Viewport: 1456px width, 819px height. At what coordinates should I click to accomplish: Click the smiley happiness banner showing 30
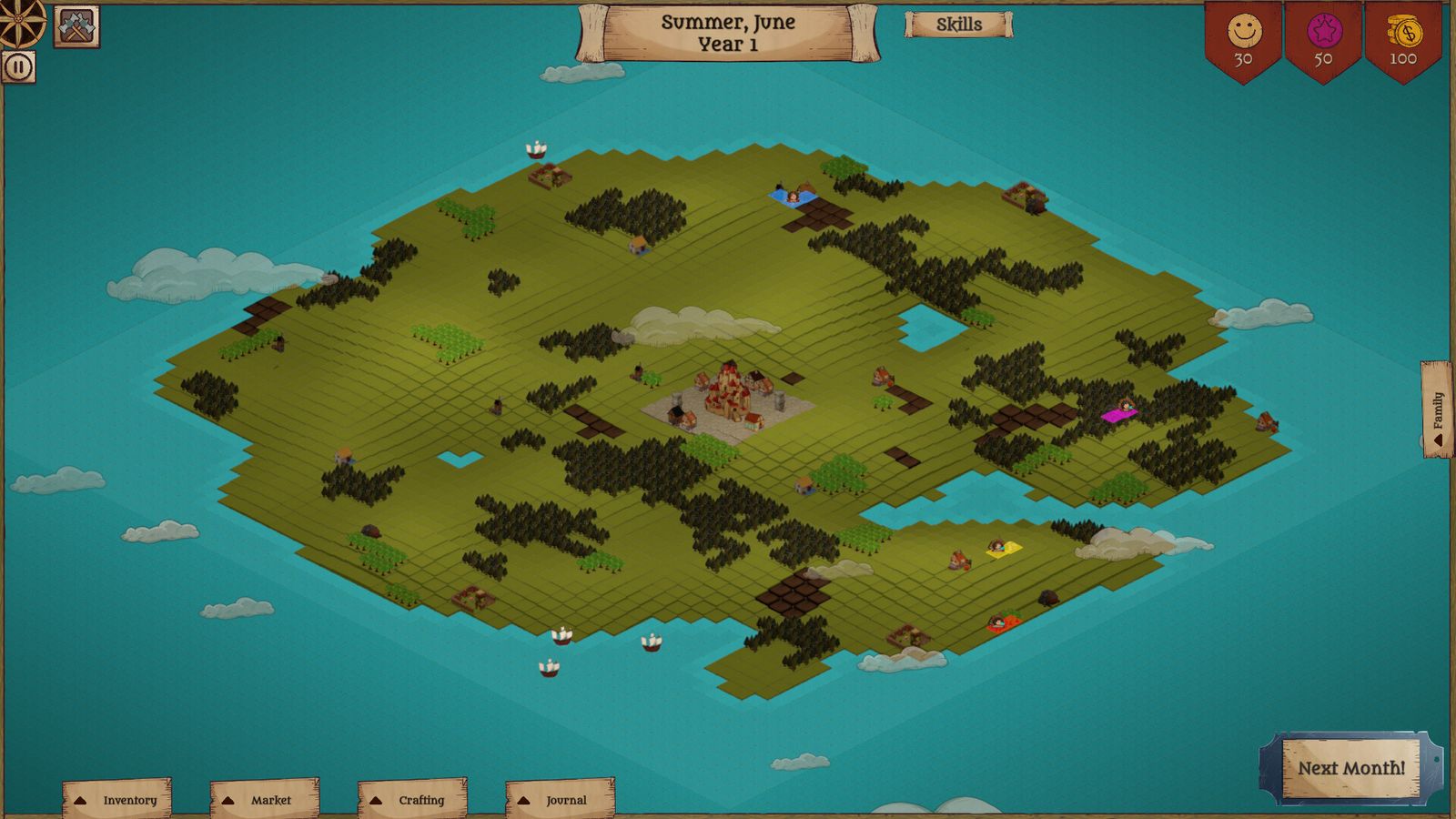coord(1246,36)
